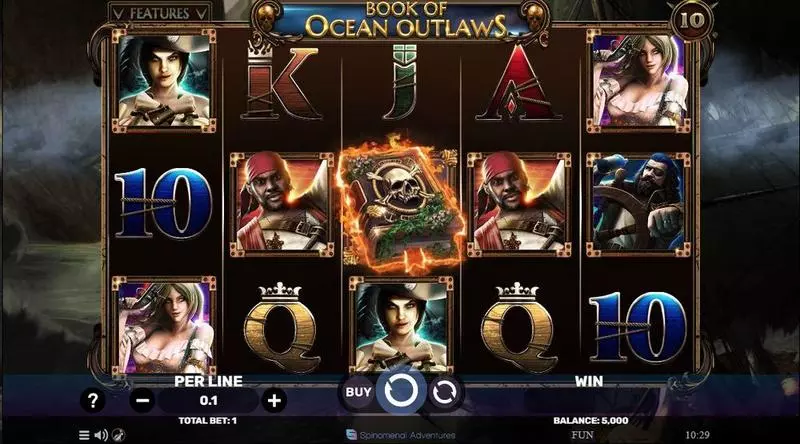800x444 pixels.
Task: Decrease the per line bet
Action: pos(143,400)
